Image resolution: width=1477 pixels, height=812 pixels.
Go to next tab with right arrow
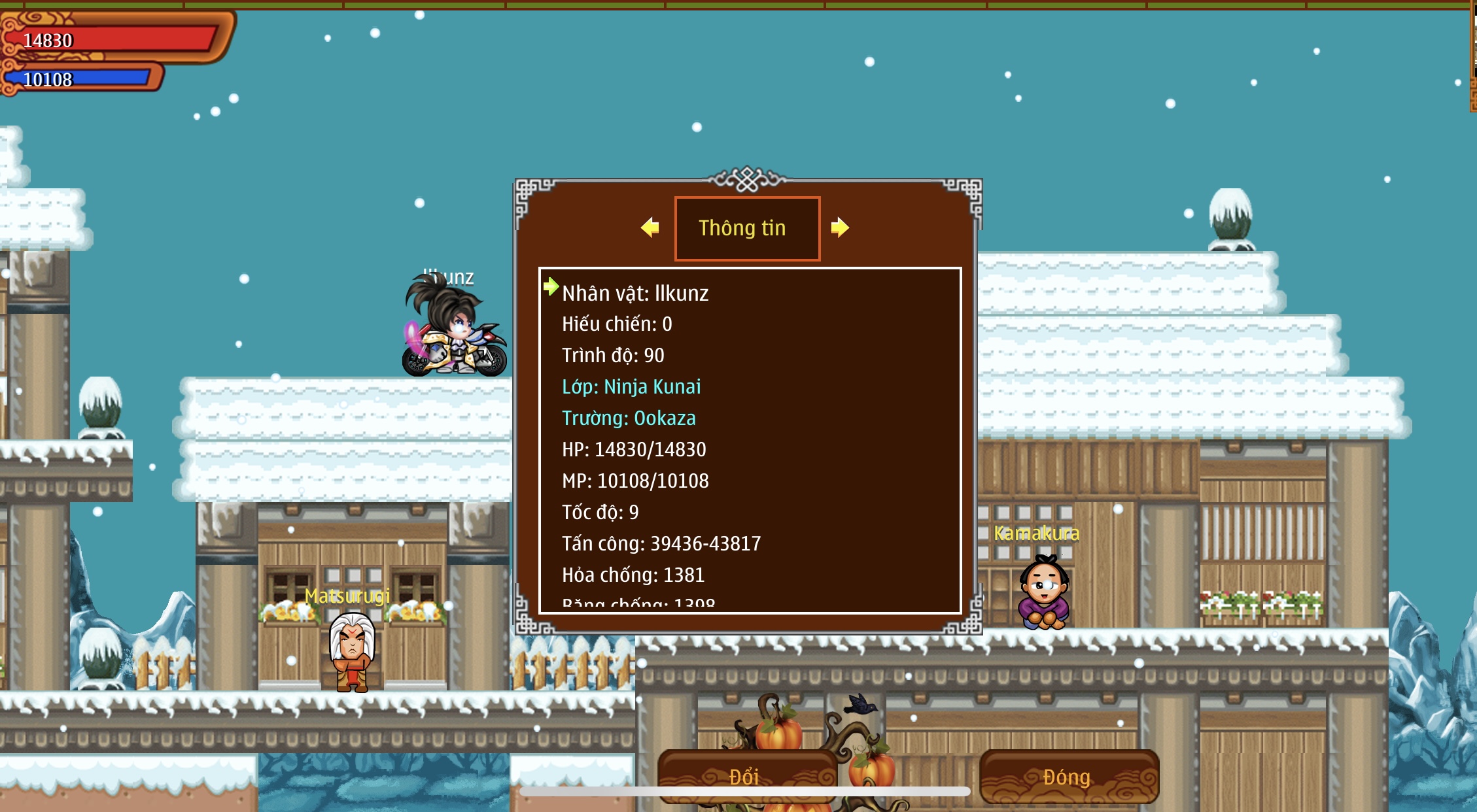[x=840, y=228]
